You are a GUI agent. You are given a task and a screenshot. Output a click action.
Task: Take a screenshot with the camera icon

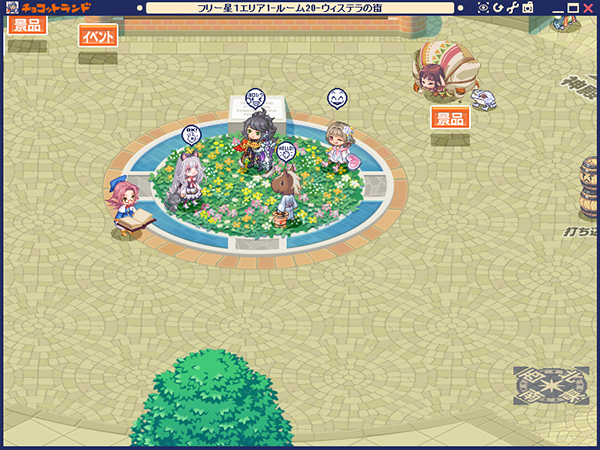[x=527, y=8]
